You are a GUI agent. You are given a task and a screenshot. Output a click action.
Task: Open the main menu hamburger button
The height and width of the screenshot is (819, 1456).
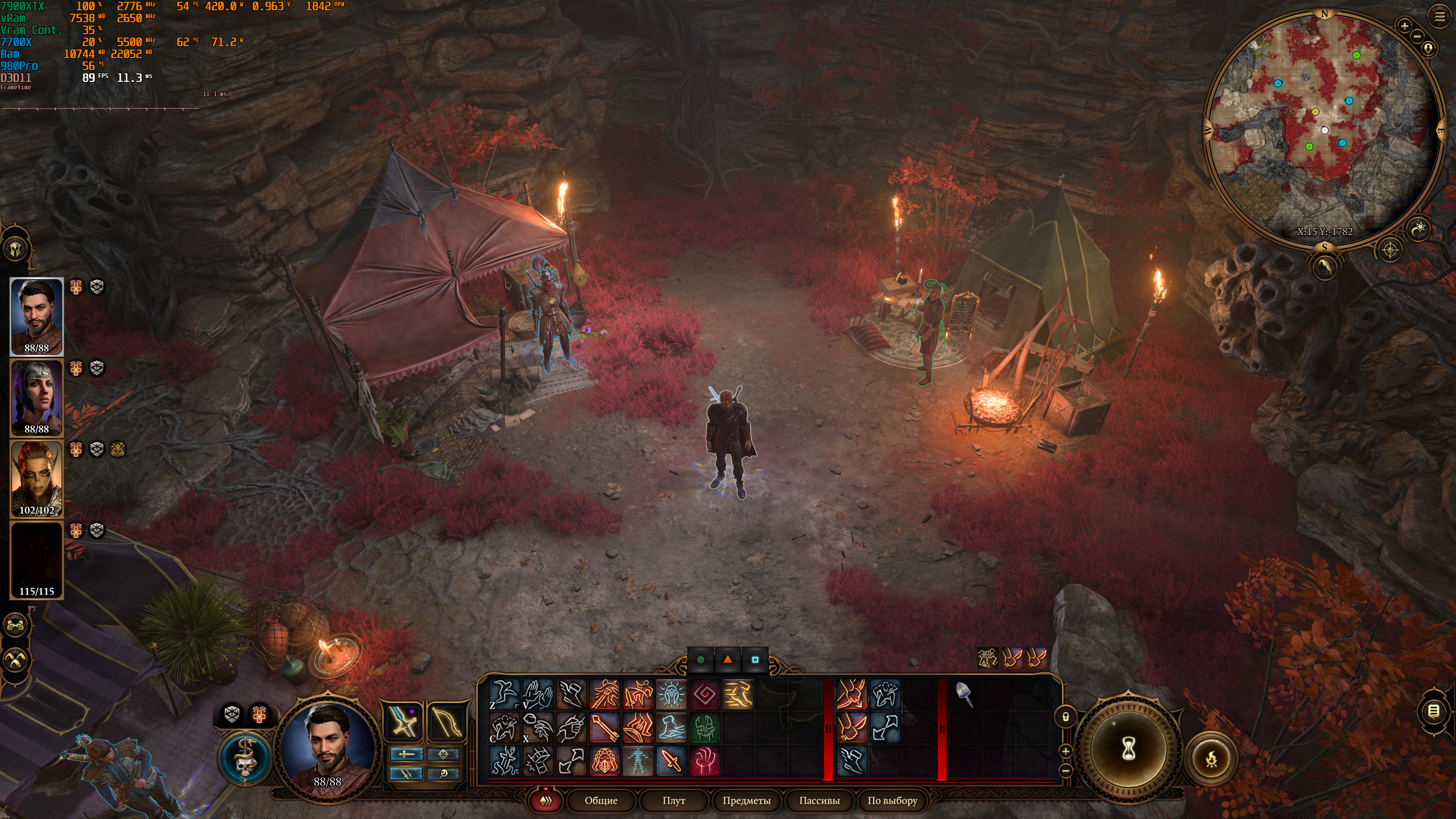[1440, 16]
